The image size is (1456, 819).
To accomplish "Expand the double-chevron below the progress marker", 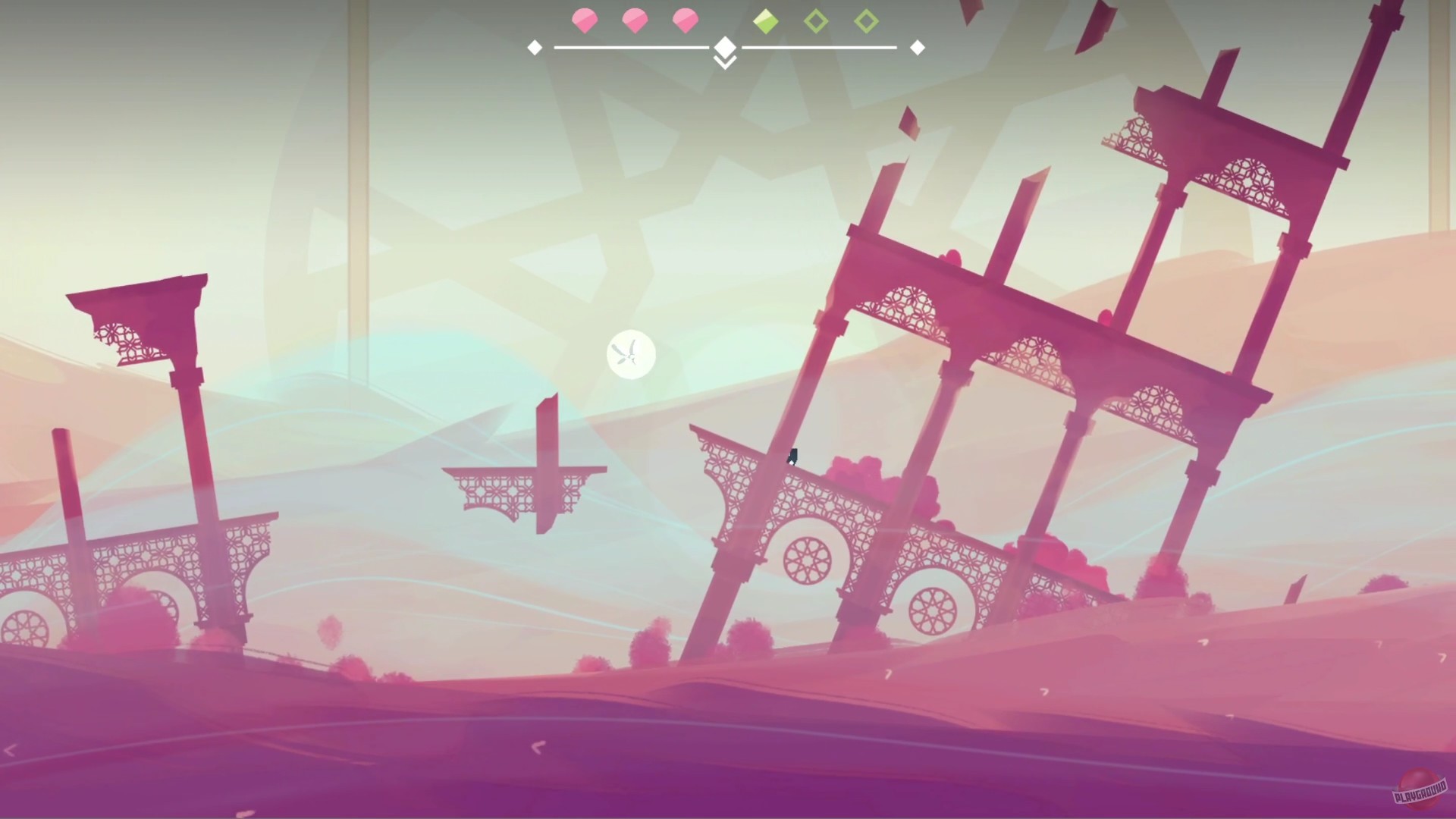I will click(725, 62).
